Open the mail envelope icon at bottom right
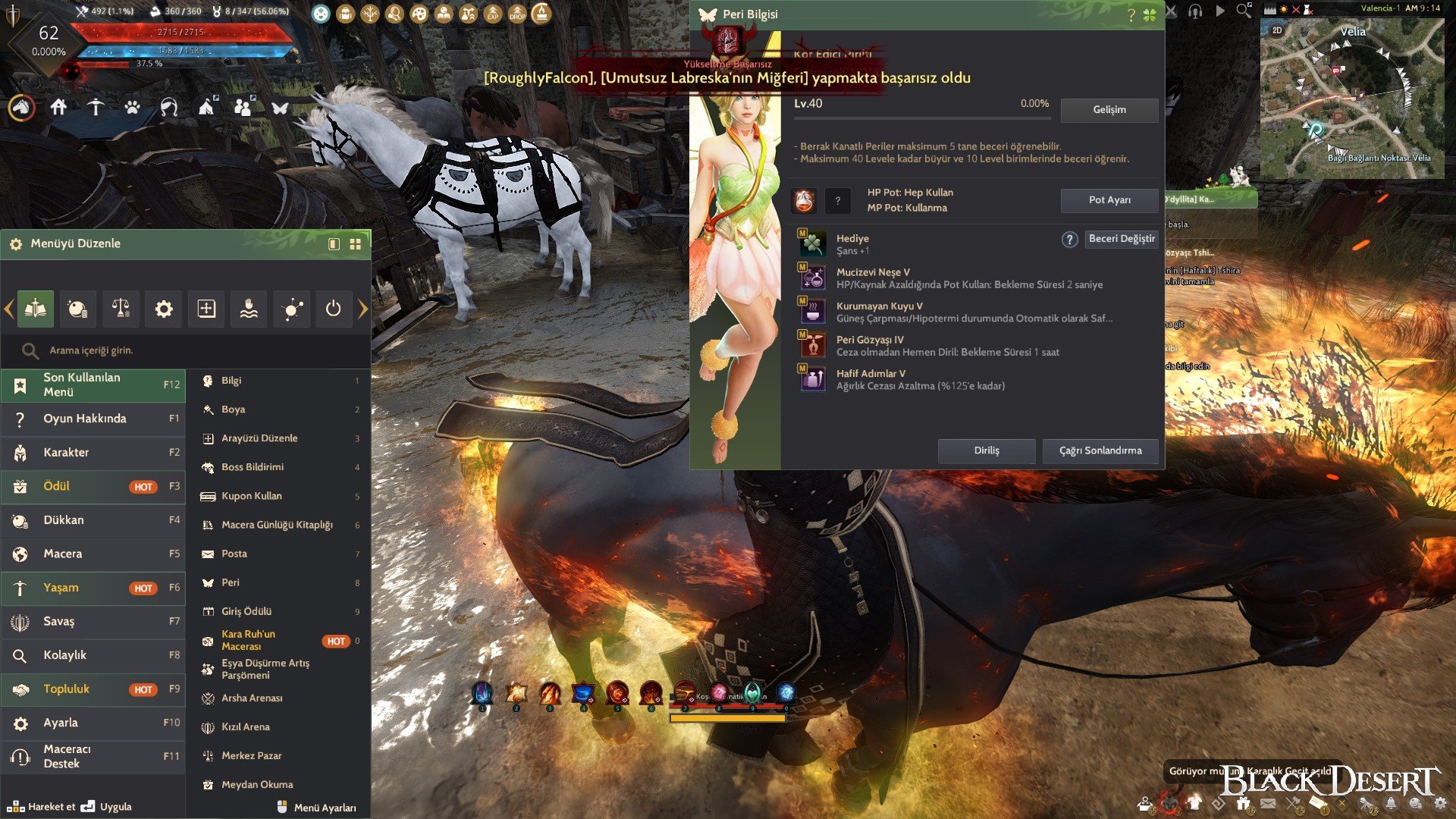 pyautogui.click(x=1269, y=802)
